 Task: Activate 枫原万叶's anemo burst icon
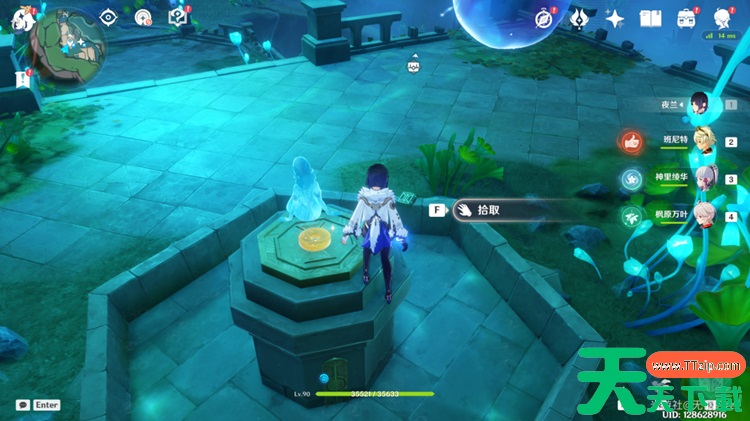tap(631, 215)
